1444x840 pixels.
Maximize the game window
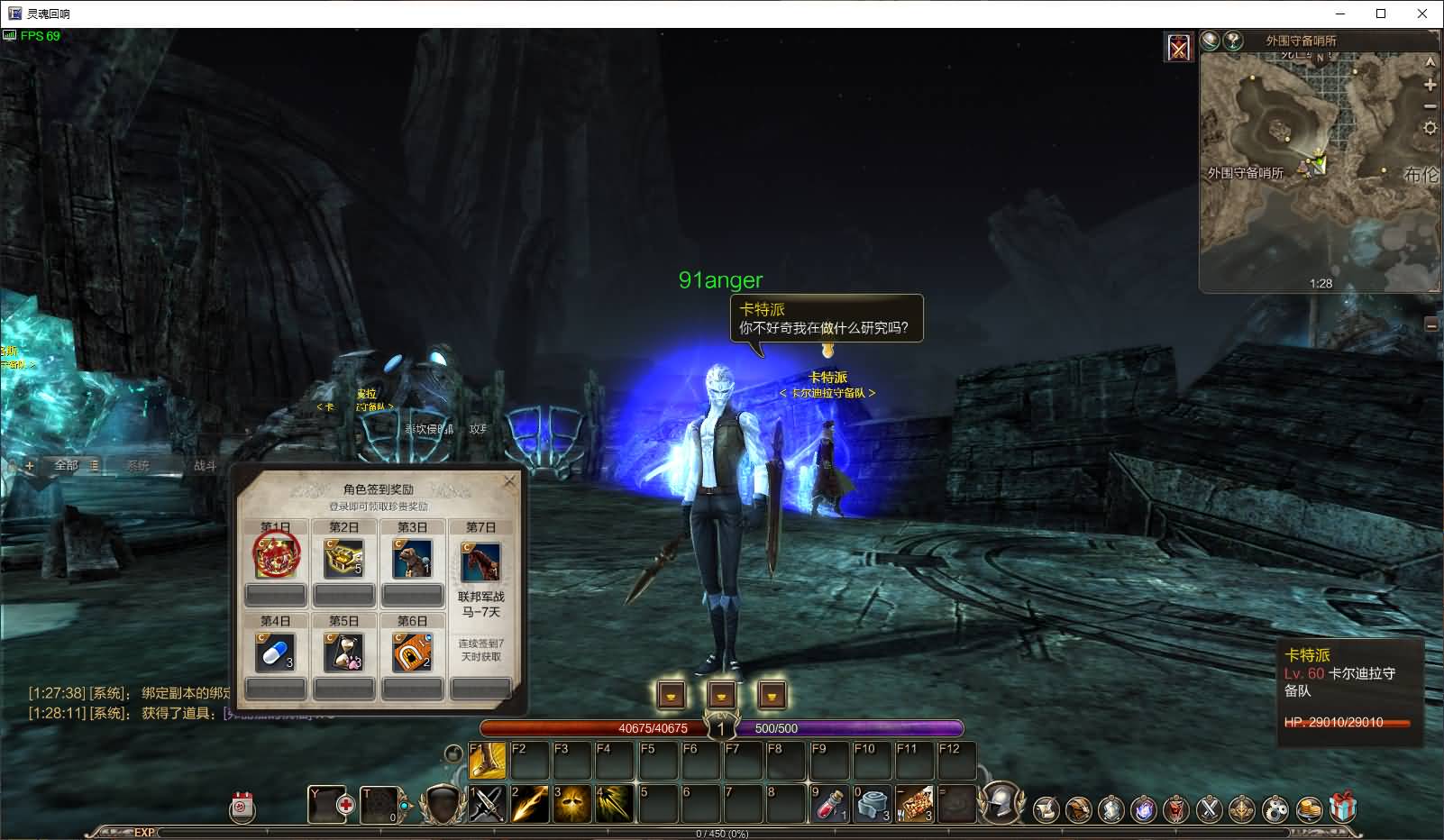click(x=1381, y=14)
